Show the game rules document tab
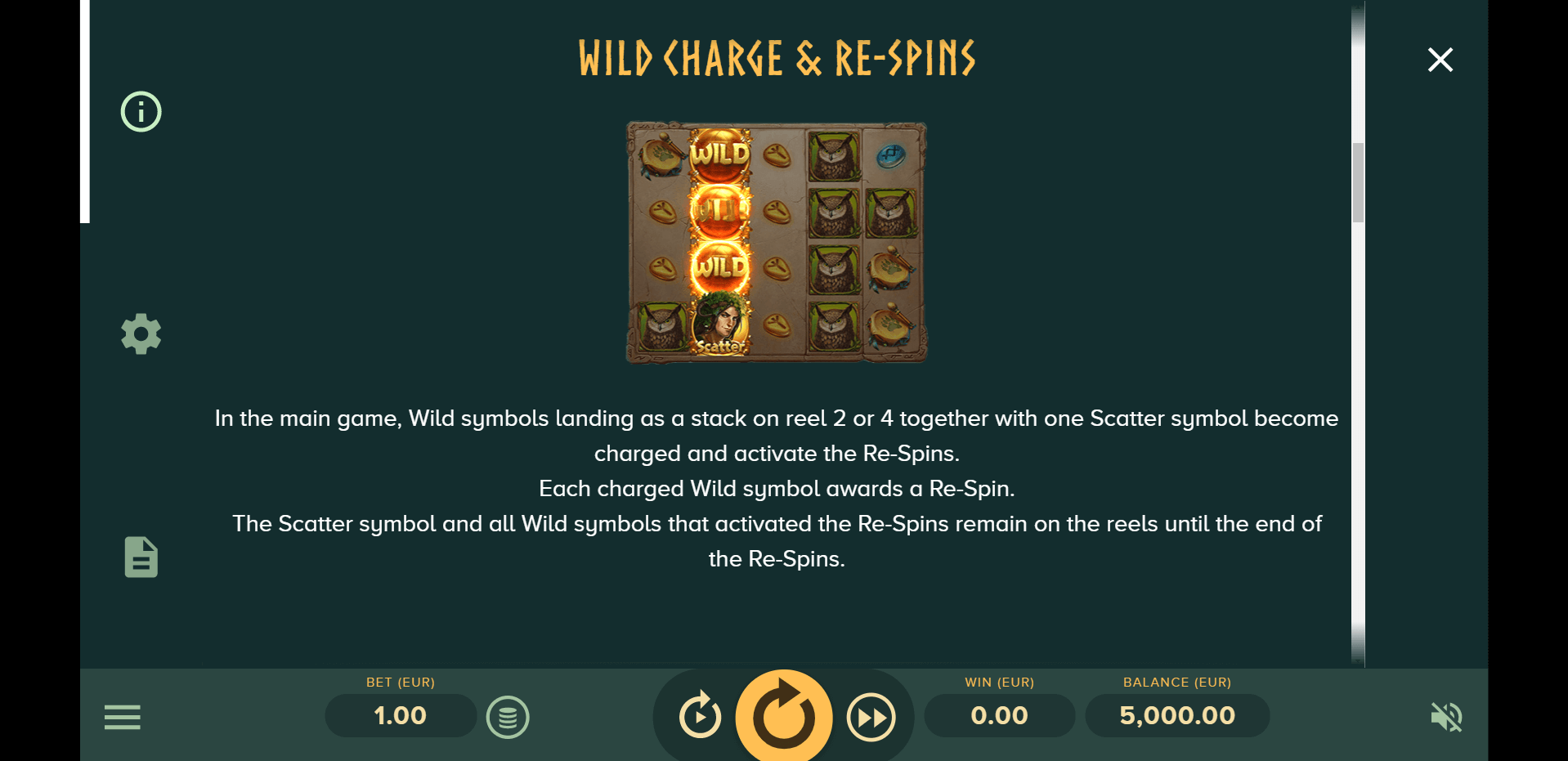The width and height of the screenshot is (1568, 761). pyautogui.click(x=141, y=557)
